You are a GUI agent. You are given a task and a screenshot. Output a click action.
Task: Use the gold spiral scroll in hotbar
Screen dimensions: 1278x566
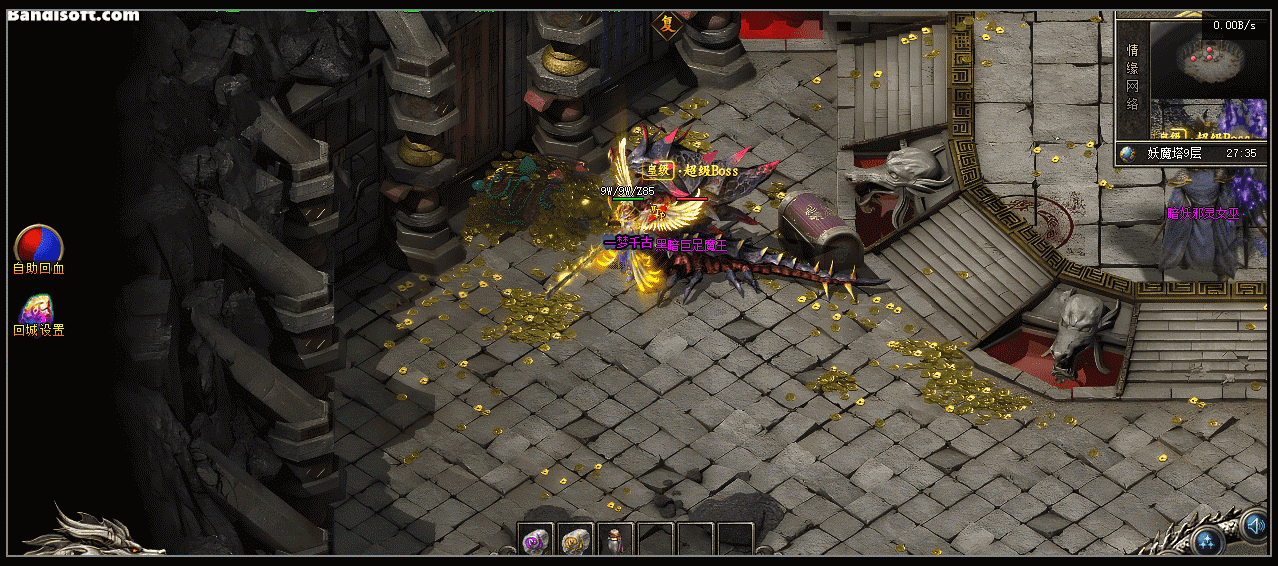[574, 541]
